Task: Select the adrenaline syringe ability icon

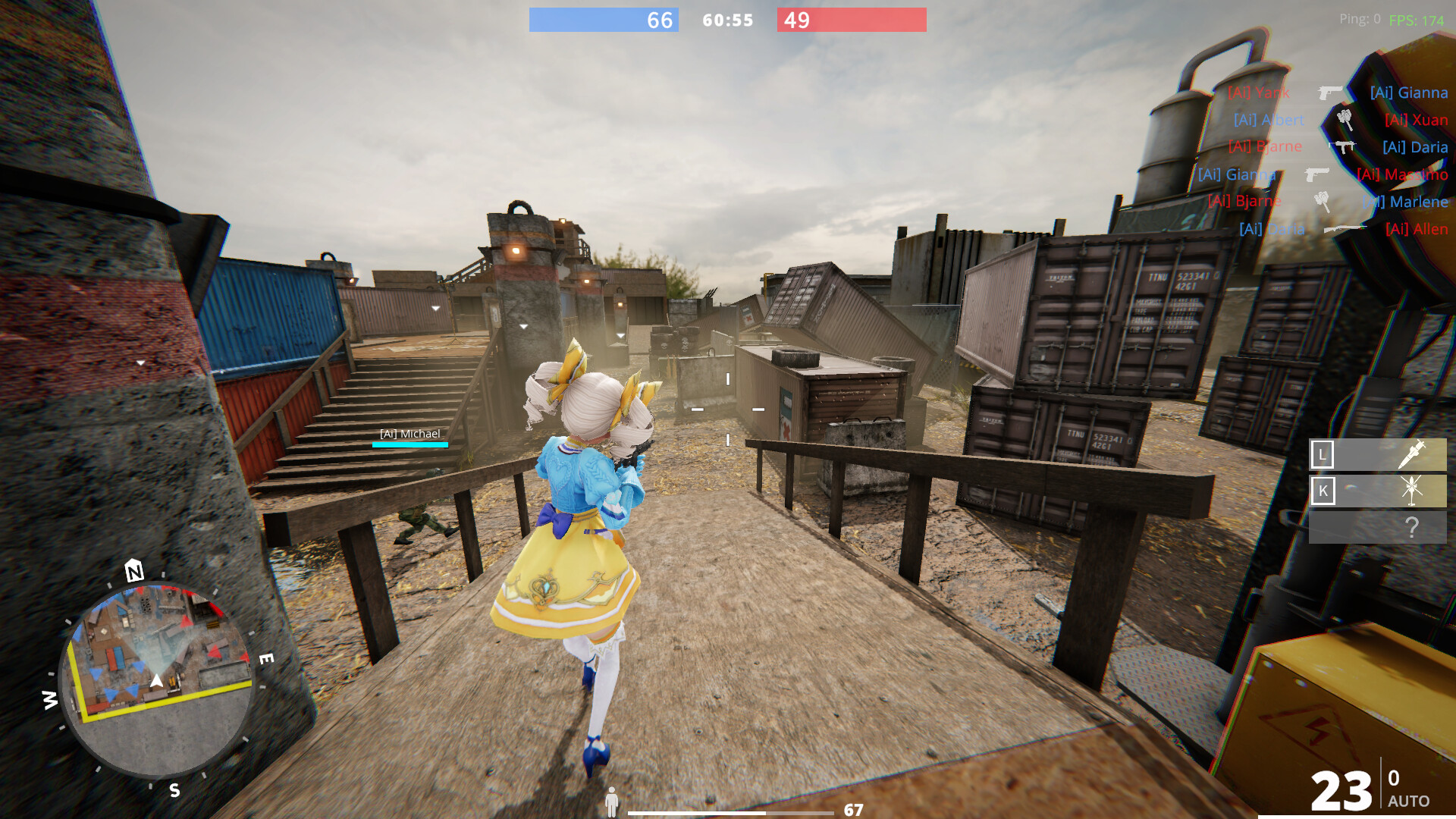Action: click(x=1413, y=453)
